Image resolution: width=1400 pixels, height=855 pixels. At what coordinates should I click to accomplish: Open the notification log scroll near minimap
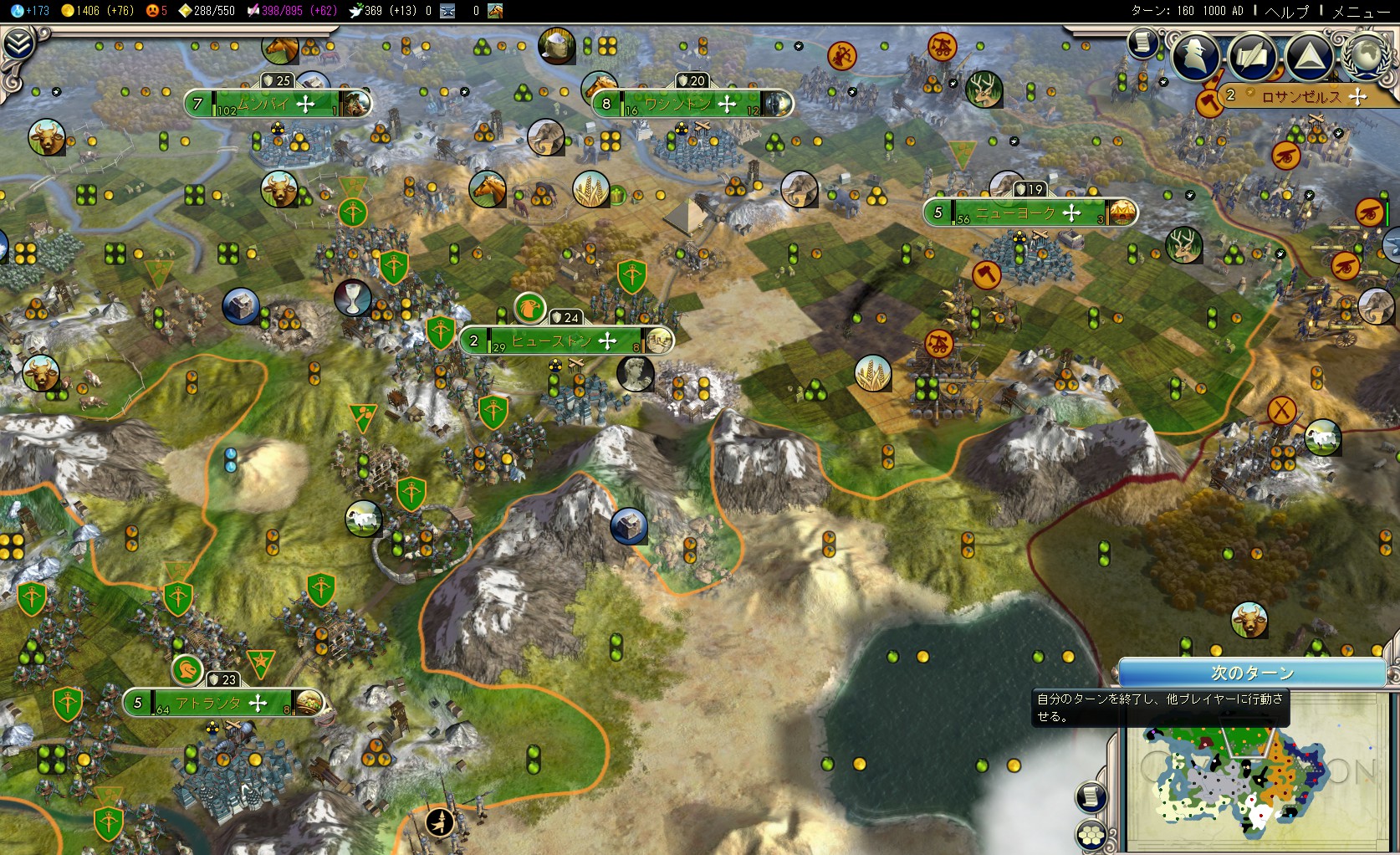[x=1091, y=796]
